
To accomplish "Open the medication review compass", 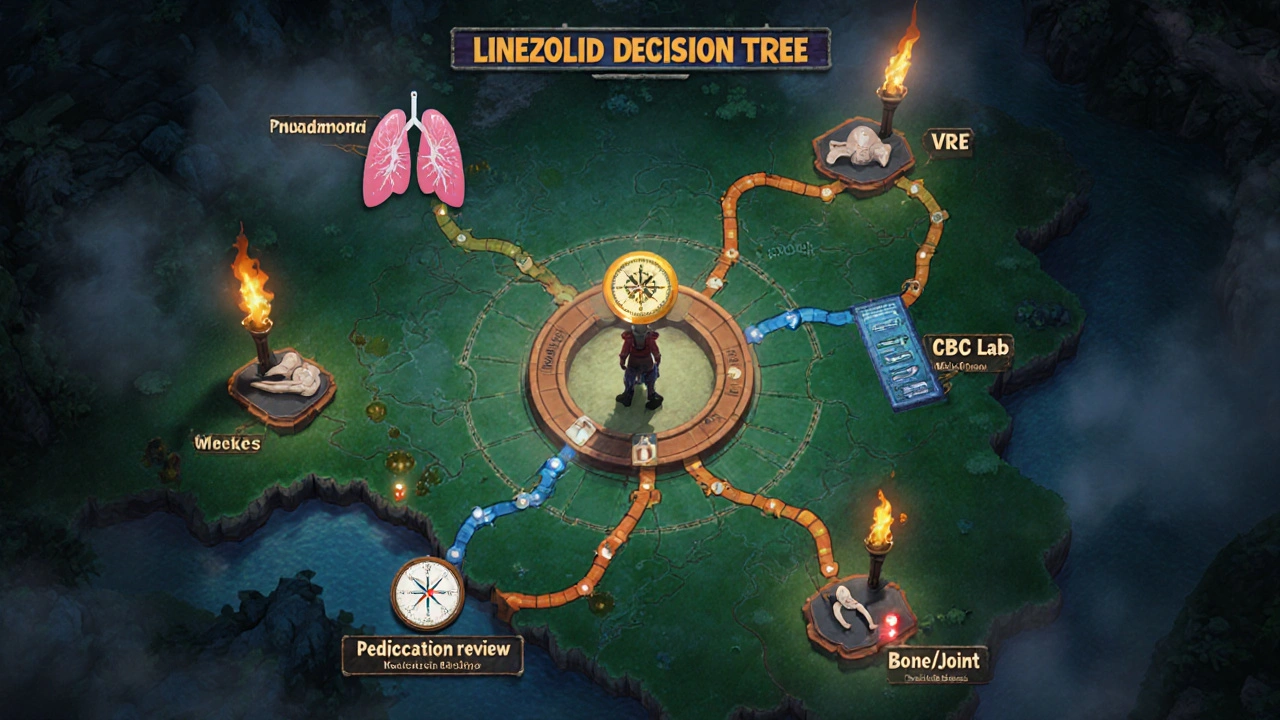I will coord(427,593).
